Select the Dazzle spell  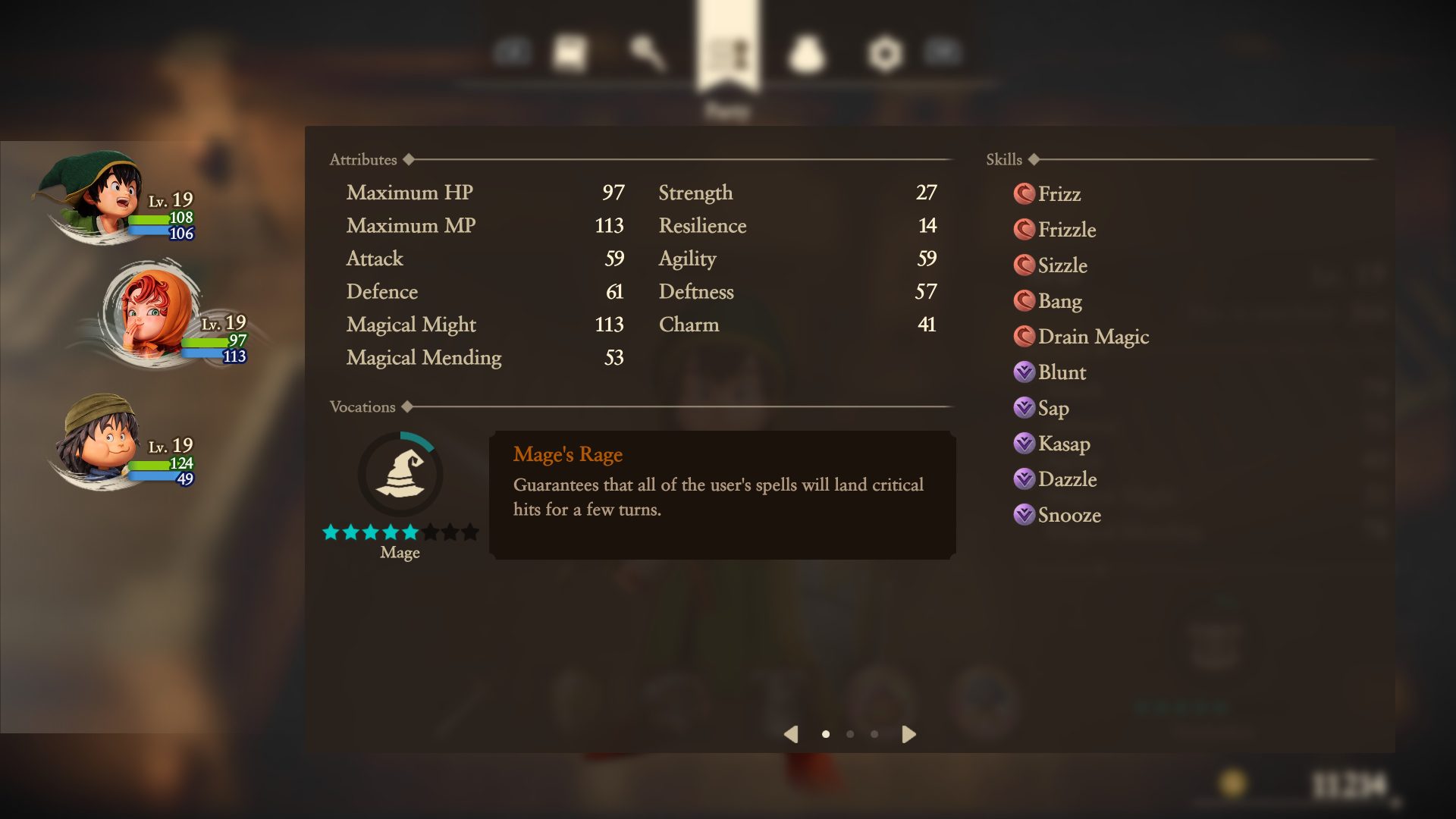coord(1066,479)
